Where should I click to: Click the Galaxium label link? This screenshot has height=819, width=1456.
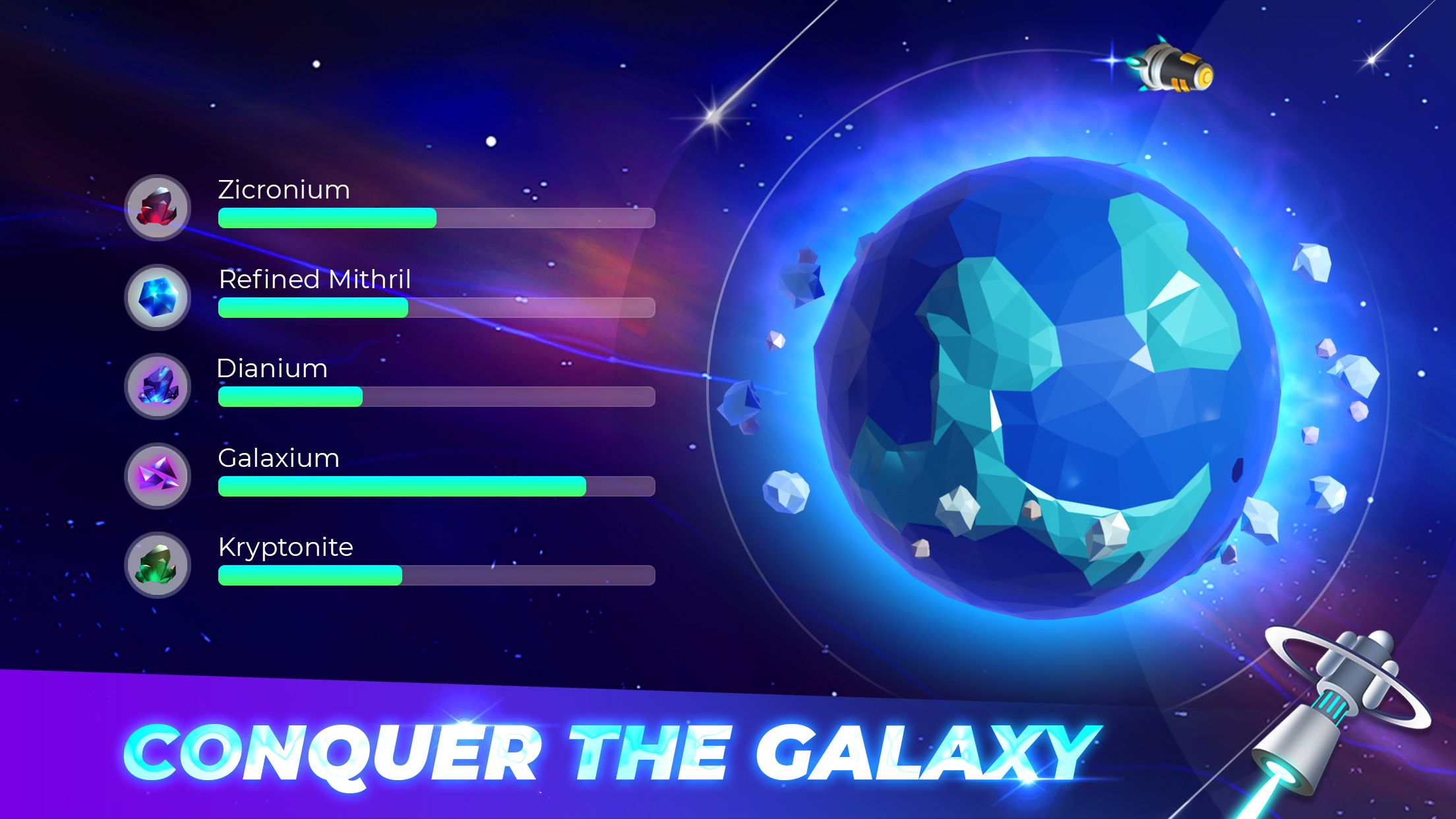click(279, 458)
